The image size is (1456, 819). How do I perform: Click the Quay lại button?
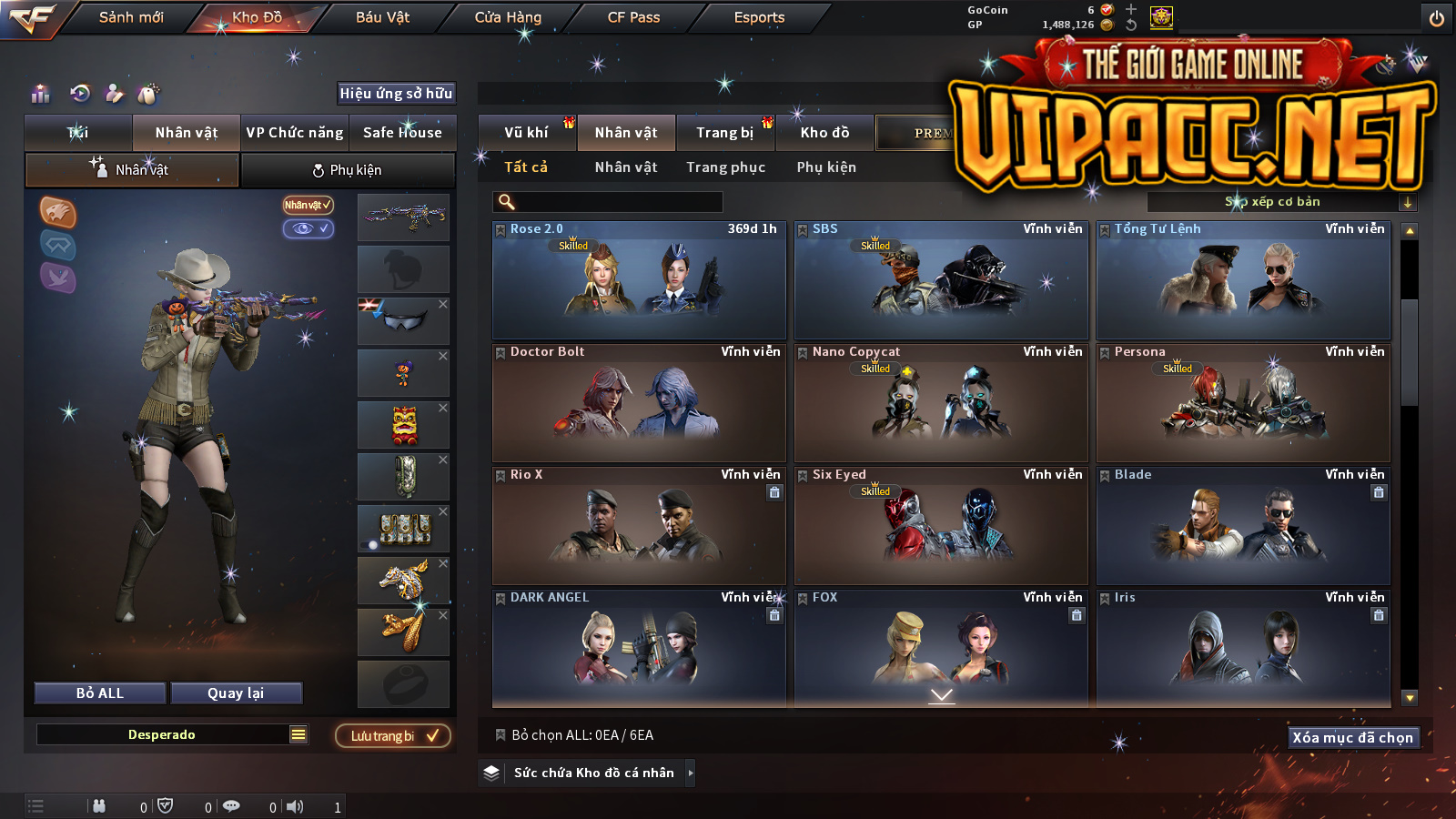(236, 693)
